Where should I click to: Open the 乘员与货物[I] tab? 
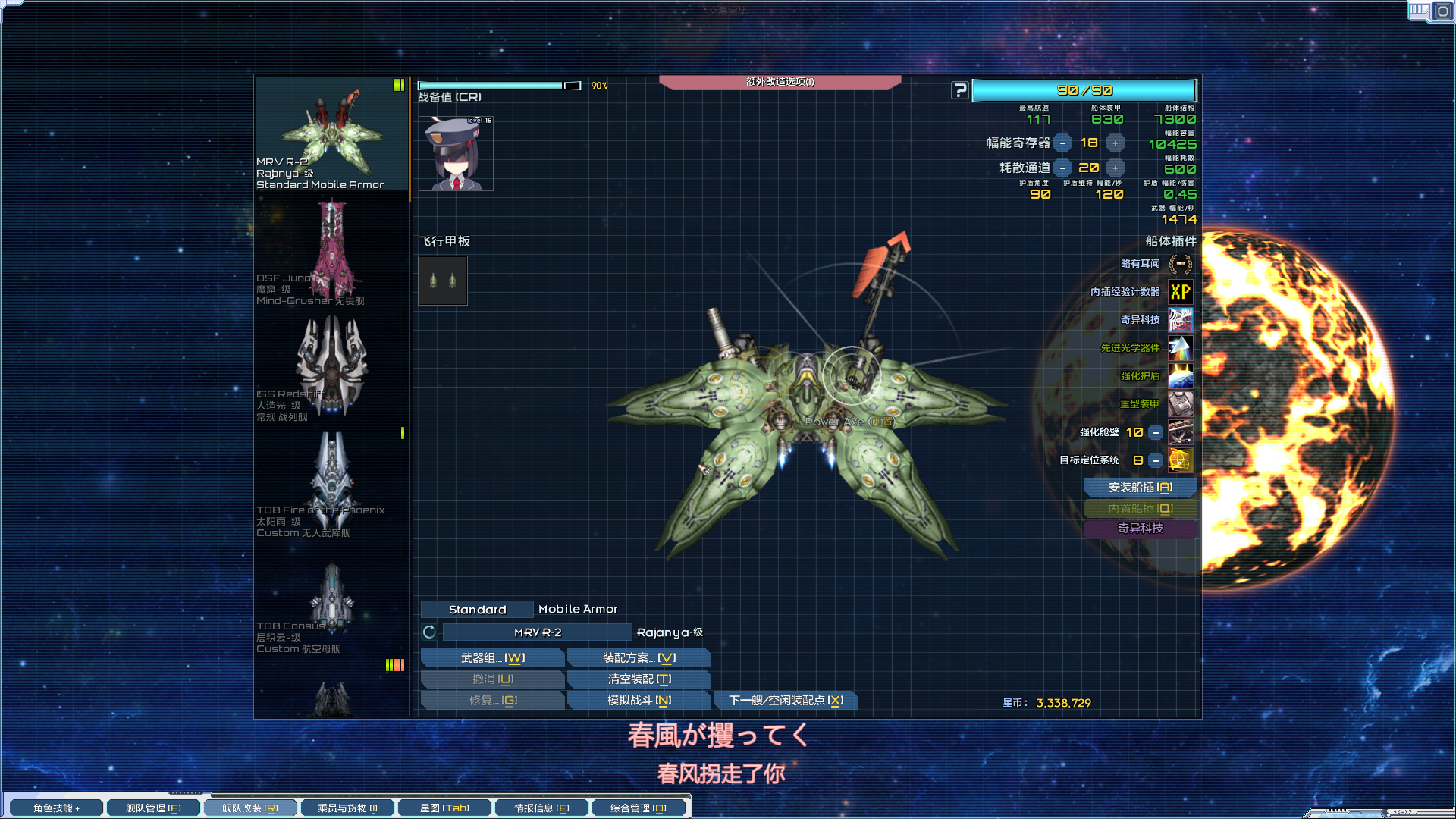click(347, 807)
